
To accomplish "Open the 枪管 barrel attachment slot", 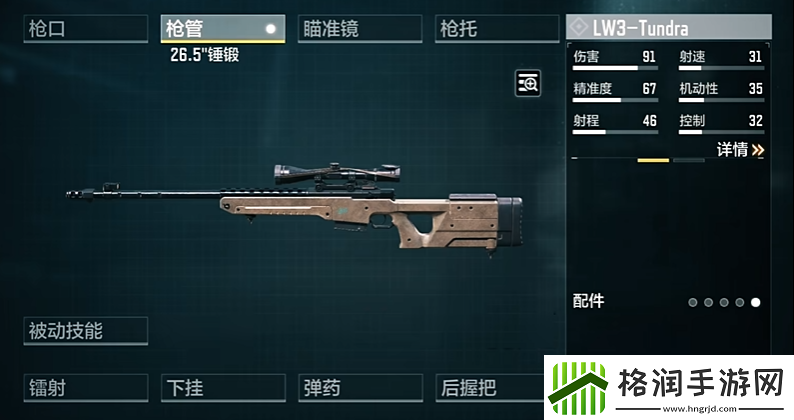I will [x=222, y=29].
